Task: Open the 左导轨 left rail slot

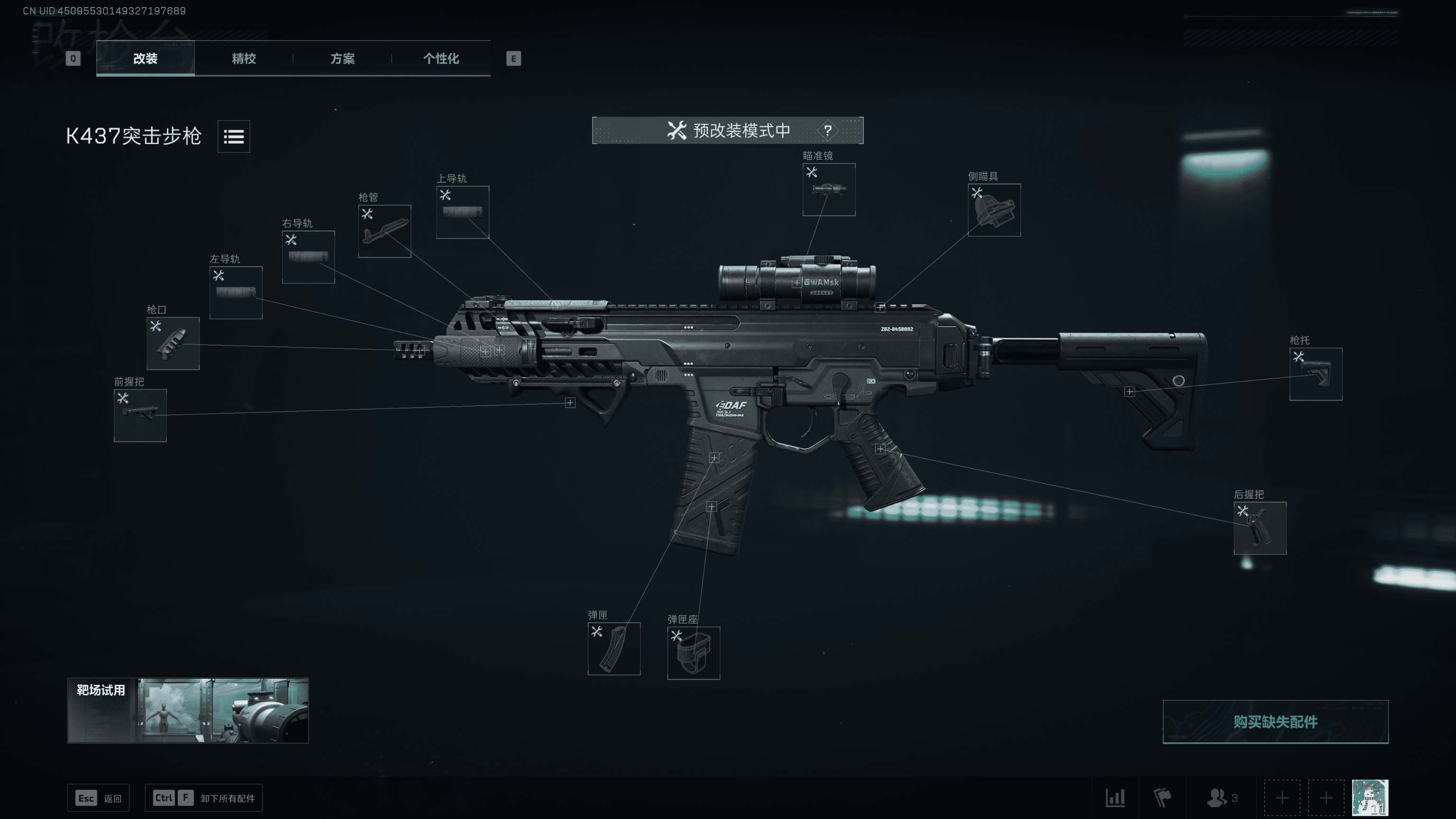Action: coord(236,293)
